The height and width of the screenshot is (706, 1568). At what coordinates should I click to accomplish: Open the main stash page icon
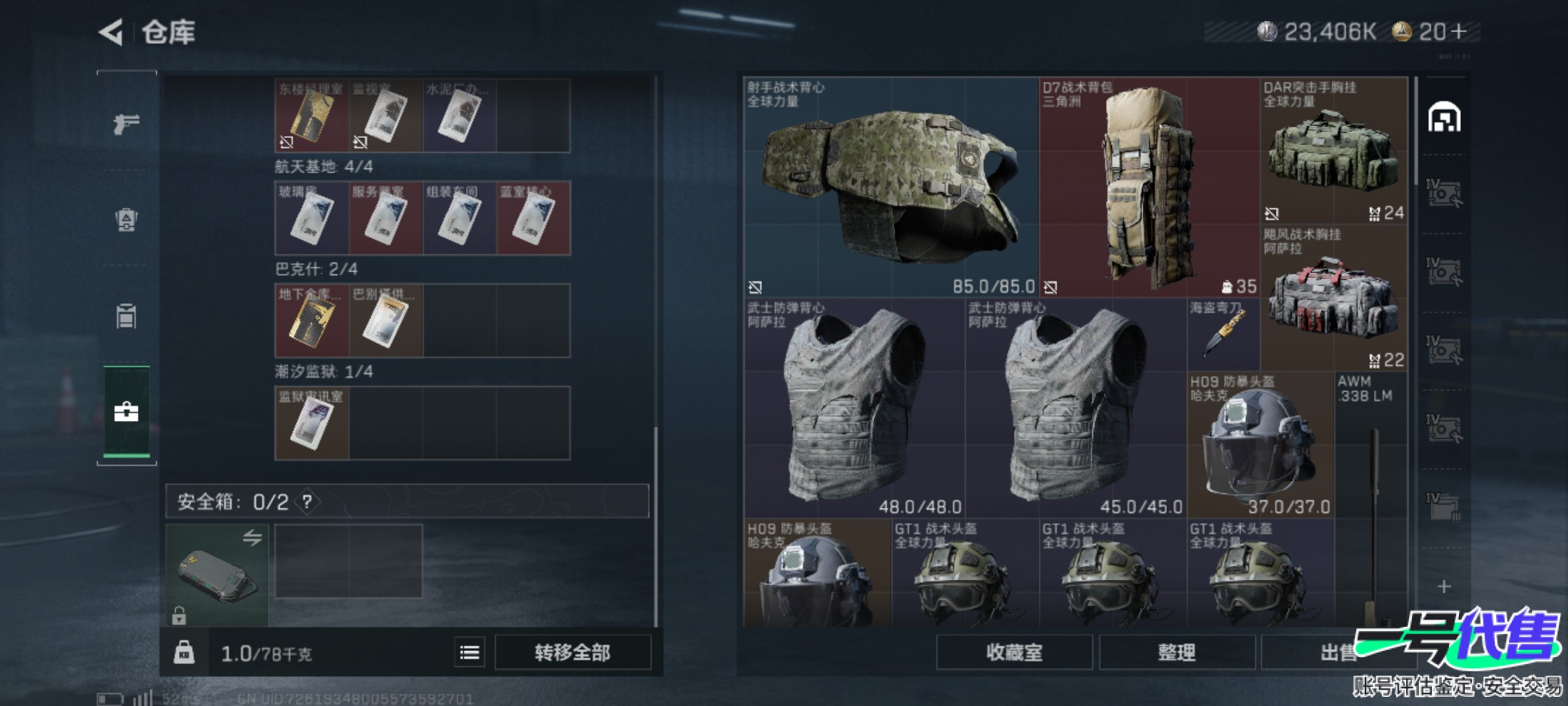pos(1444,118)
